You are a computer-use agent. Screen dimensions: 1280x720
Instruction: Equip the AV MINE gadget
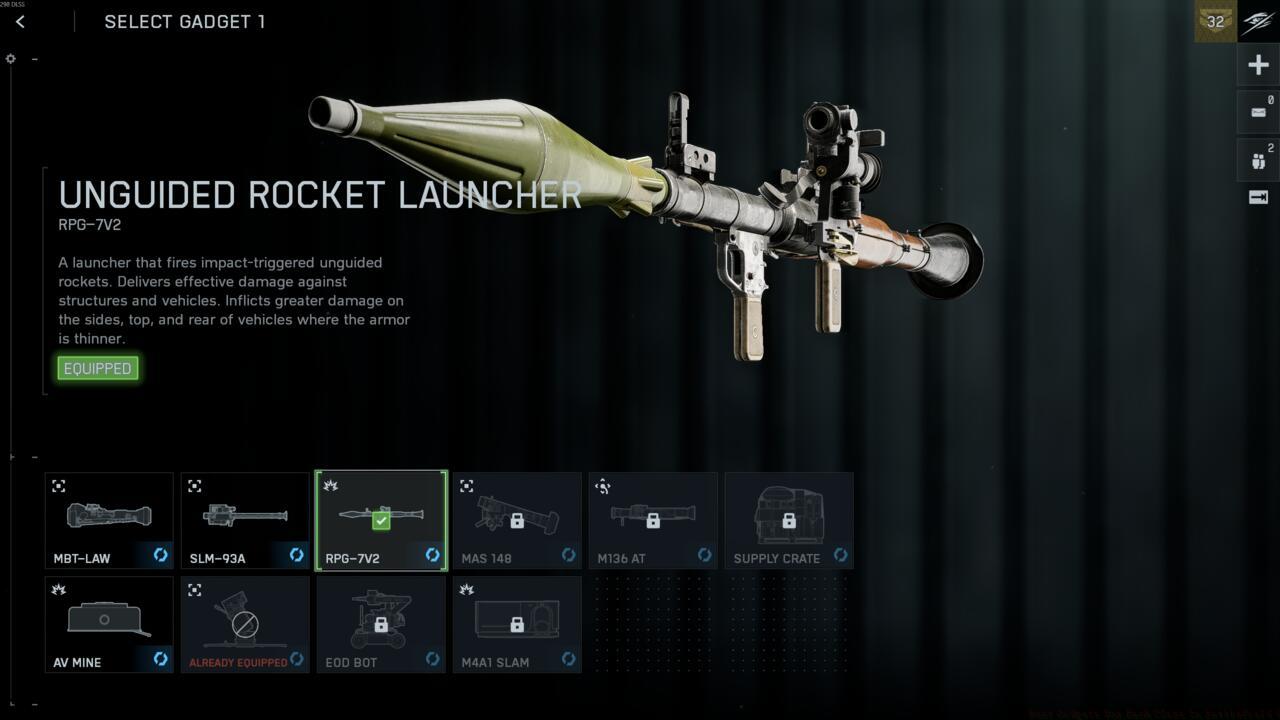tap(108, 623)
